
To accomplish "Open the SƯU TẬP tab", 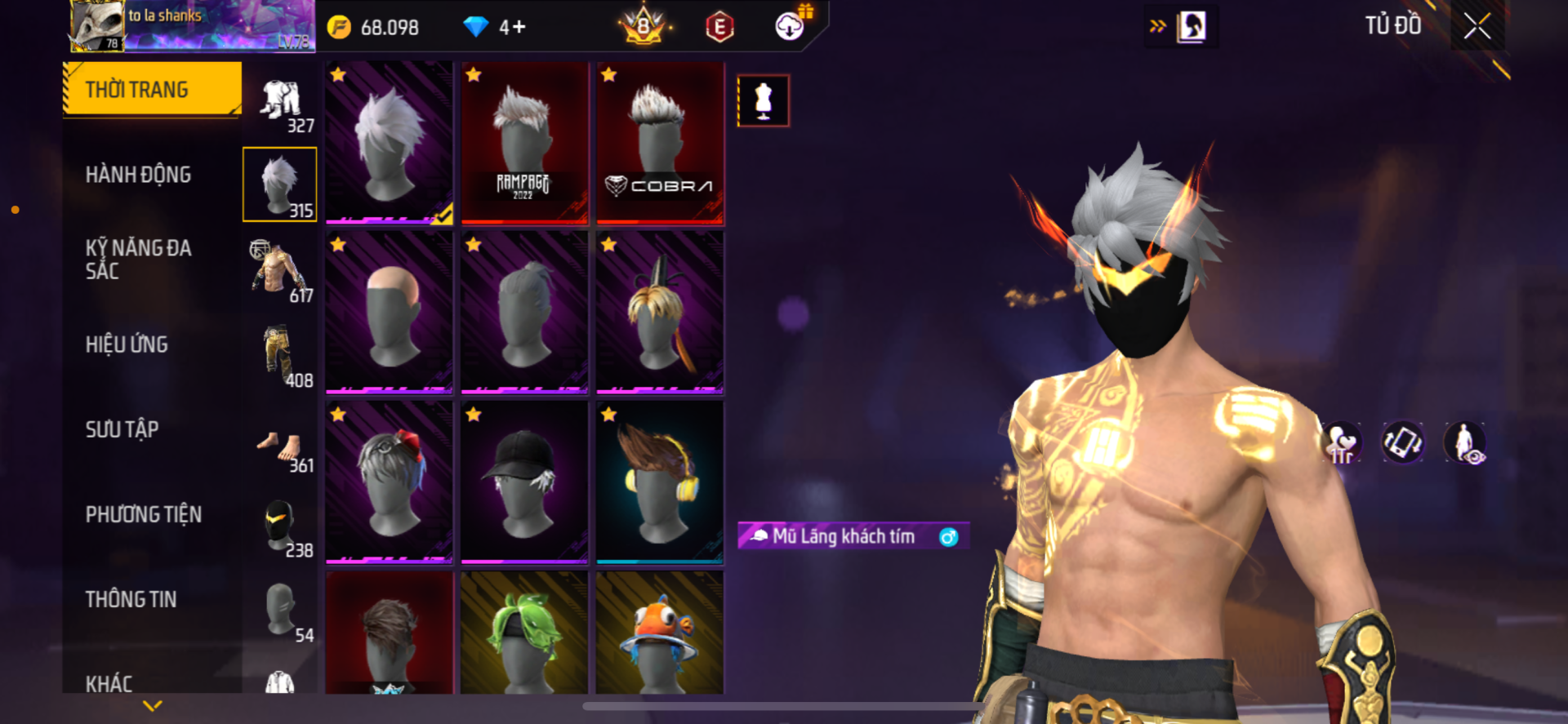I will point(122,429).
